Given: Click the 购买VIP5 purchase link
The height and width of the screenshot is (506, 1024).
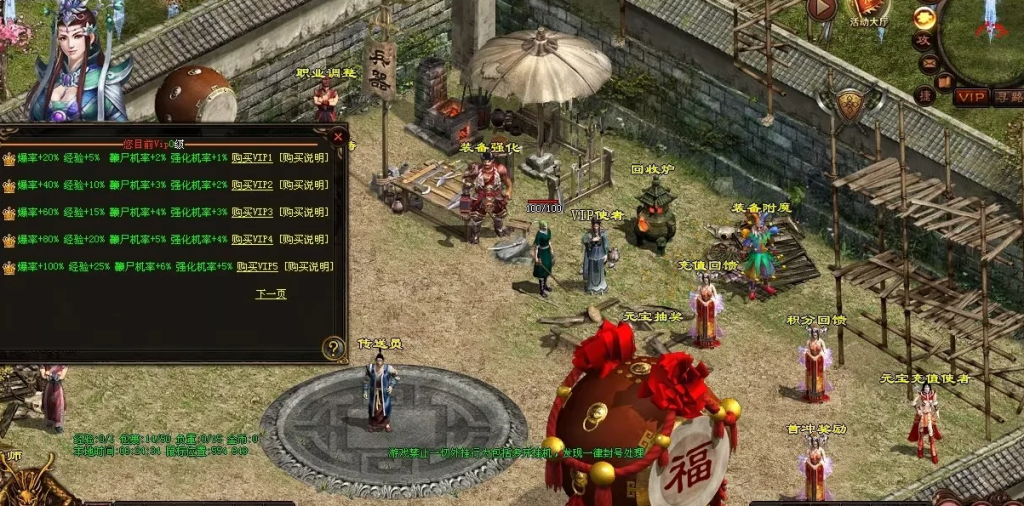Looking at the screenshot, I should pos(257,267).
